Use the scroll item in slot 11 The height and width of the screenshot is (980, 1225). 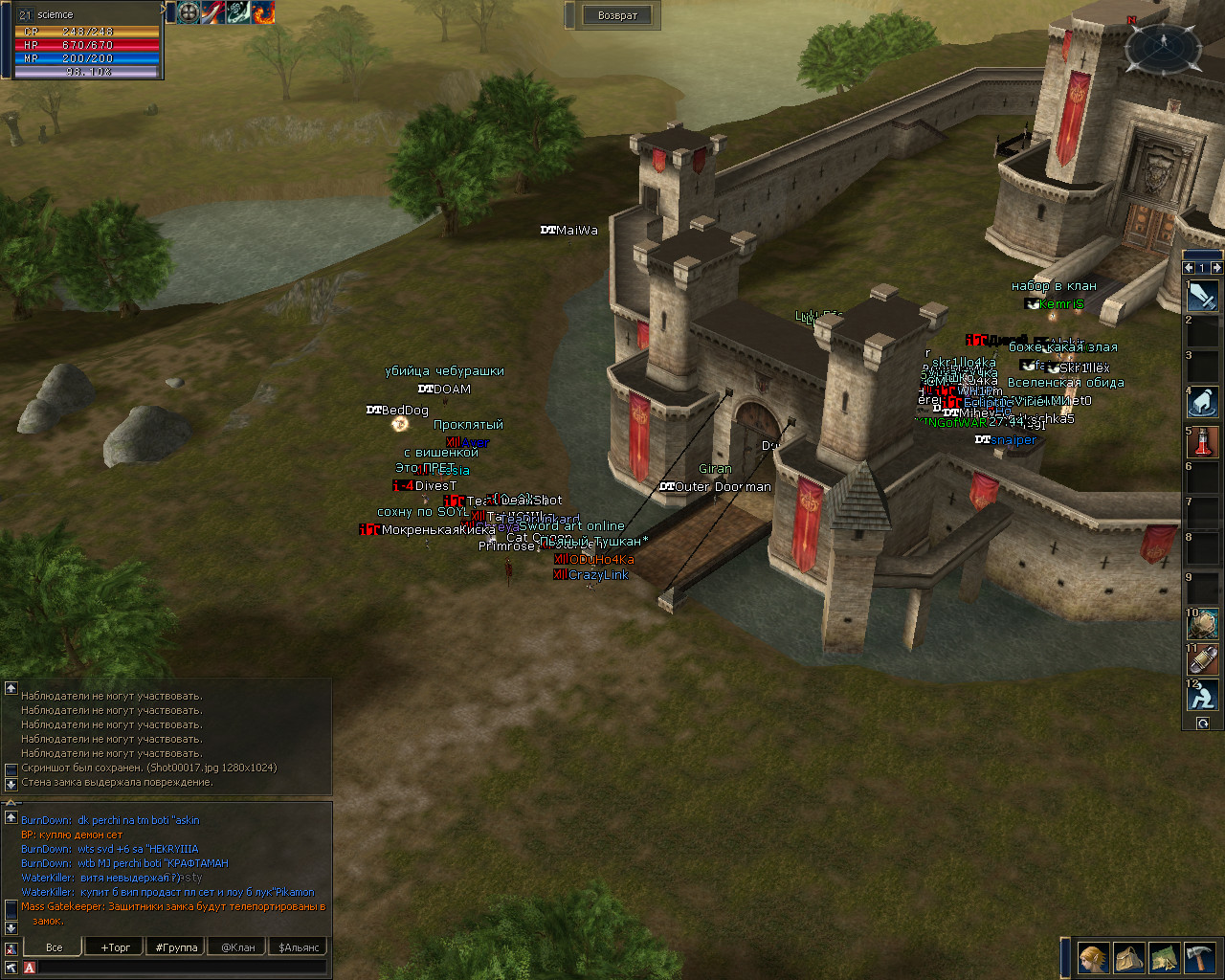tap(1203, 660)
